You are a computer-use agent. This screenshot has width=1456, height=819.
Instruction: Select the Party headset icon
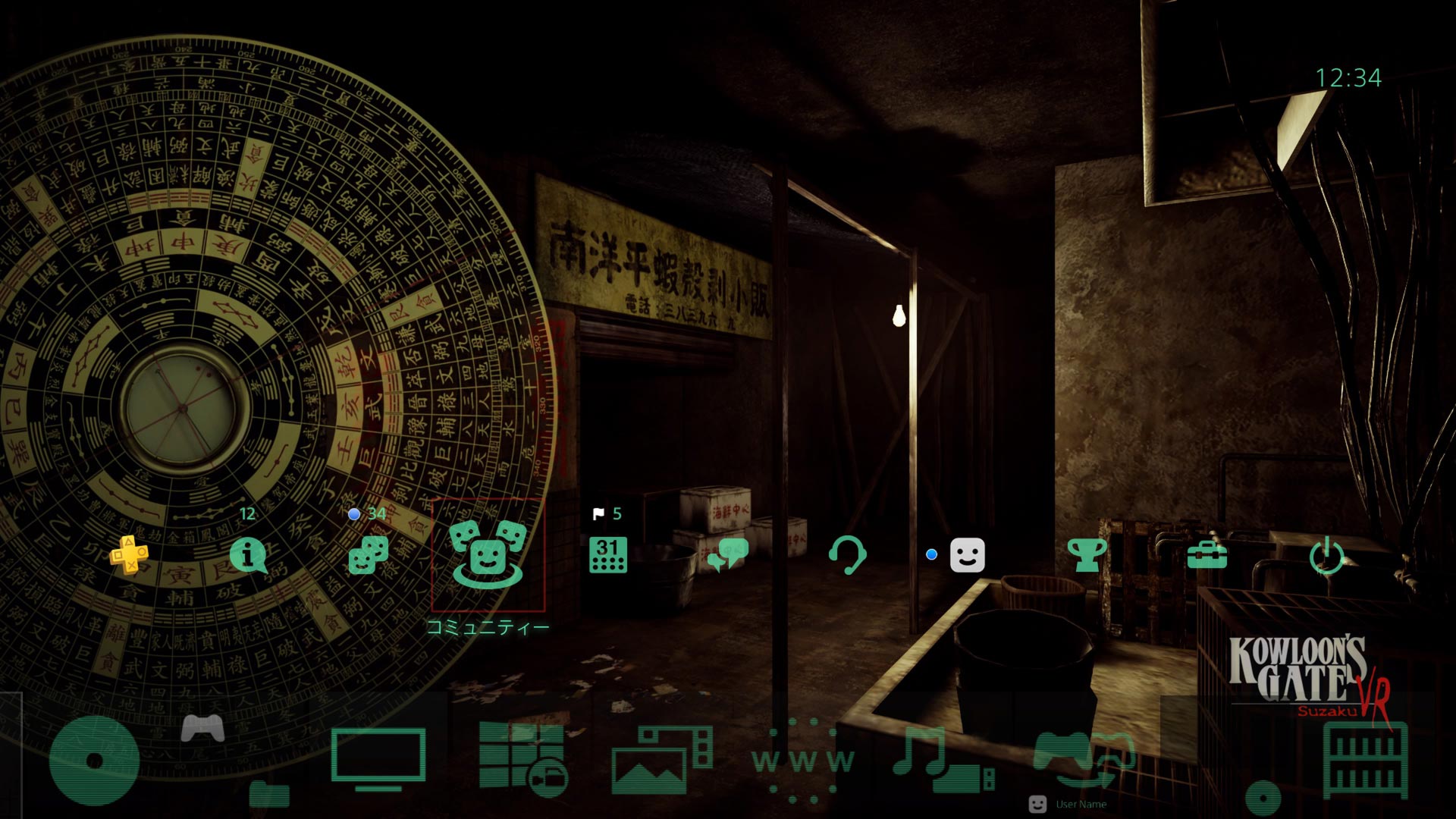pyautogui.click(x=847, y=555)
